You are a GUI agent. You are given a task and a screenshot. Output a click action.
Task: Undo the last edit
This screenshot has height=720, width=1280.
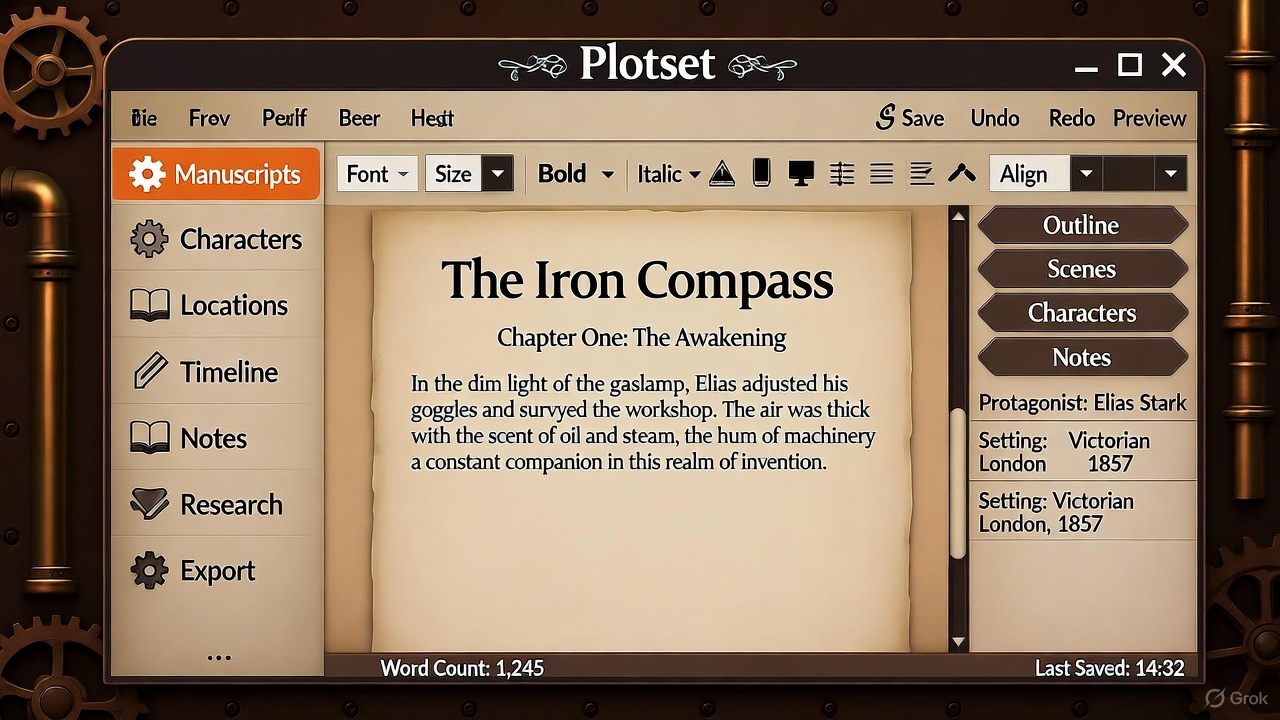click(x=995, y=118)
